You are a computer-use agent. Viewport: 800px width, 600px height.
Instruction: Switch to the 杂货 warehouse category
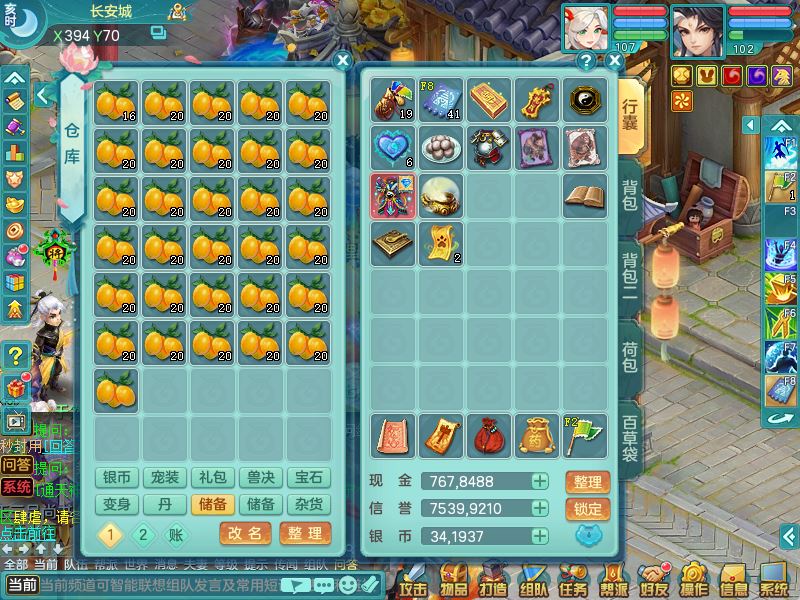[309, 505]
